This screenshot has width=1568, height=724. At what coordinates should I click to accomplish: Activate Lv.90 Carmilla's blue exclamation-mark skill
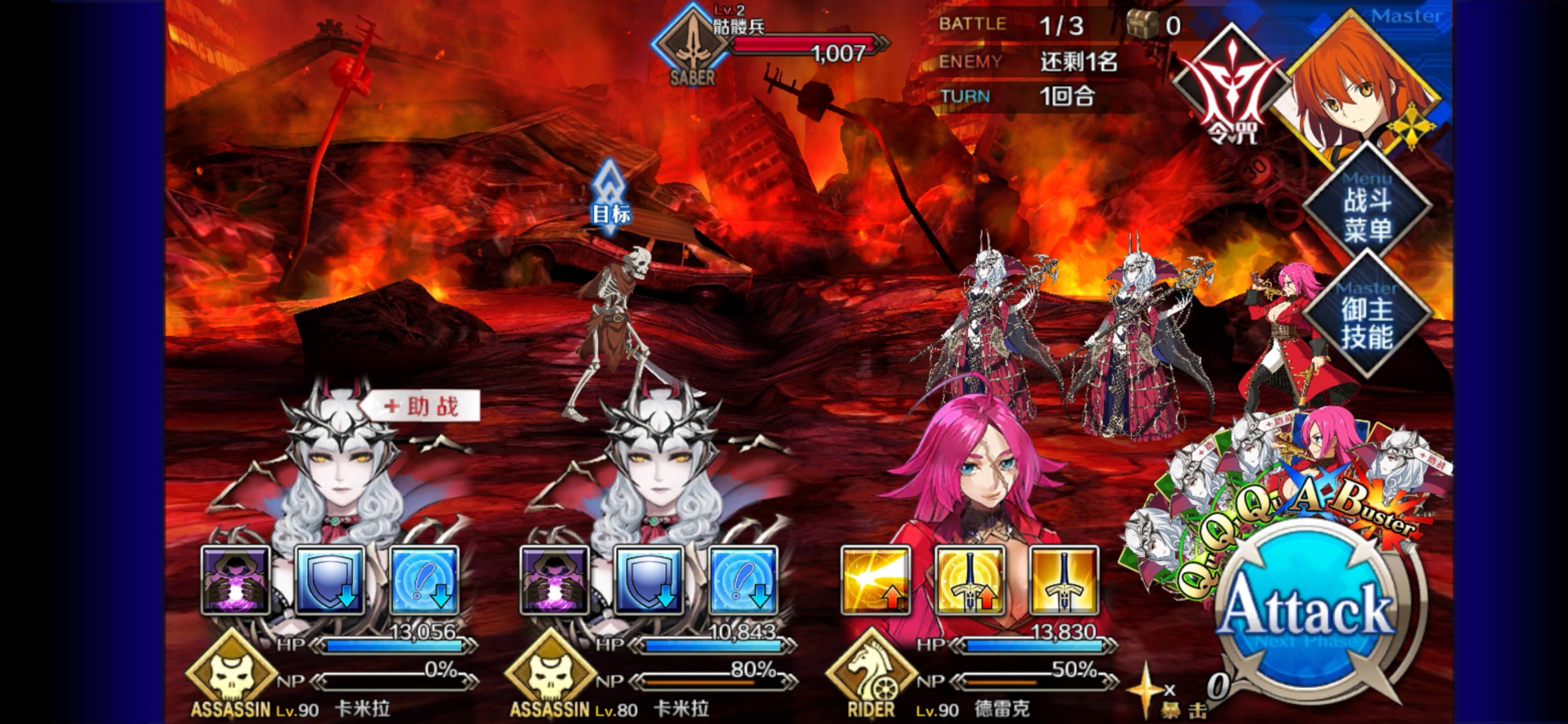point(424,580)
